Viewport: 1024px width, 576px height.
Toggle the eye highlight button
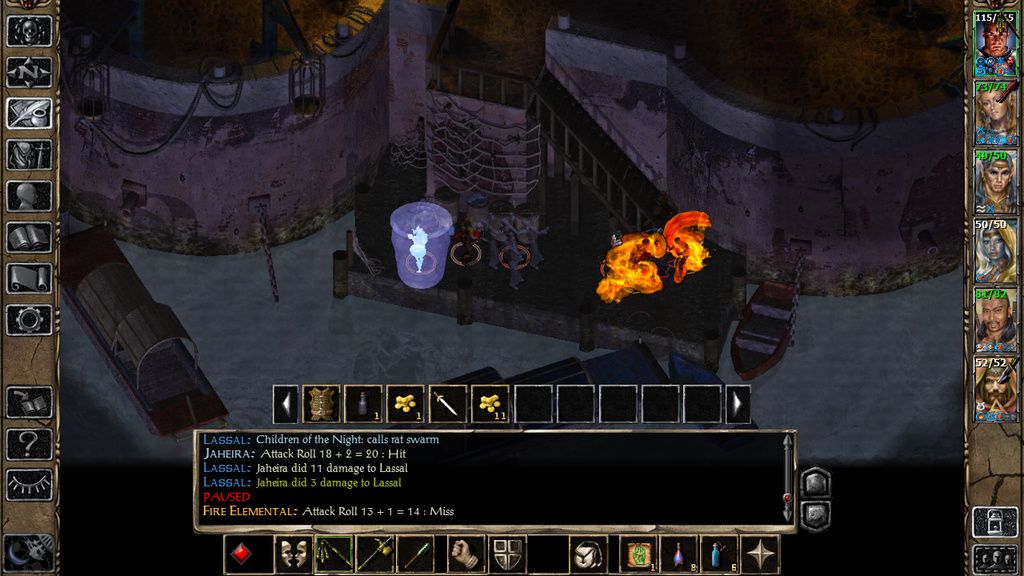(29, 484)
